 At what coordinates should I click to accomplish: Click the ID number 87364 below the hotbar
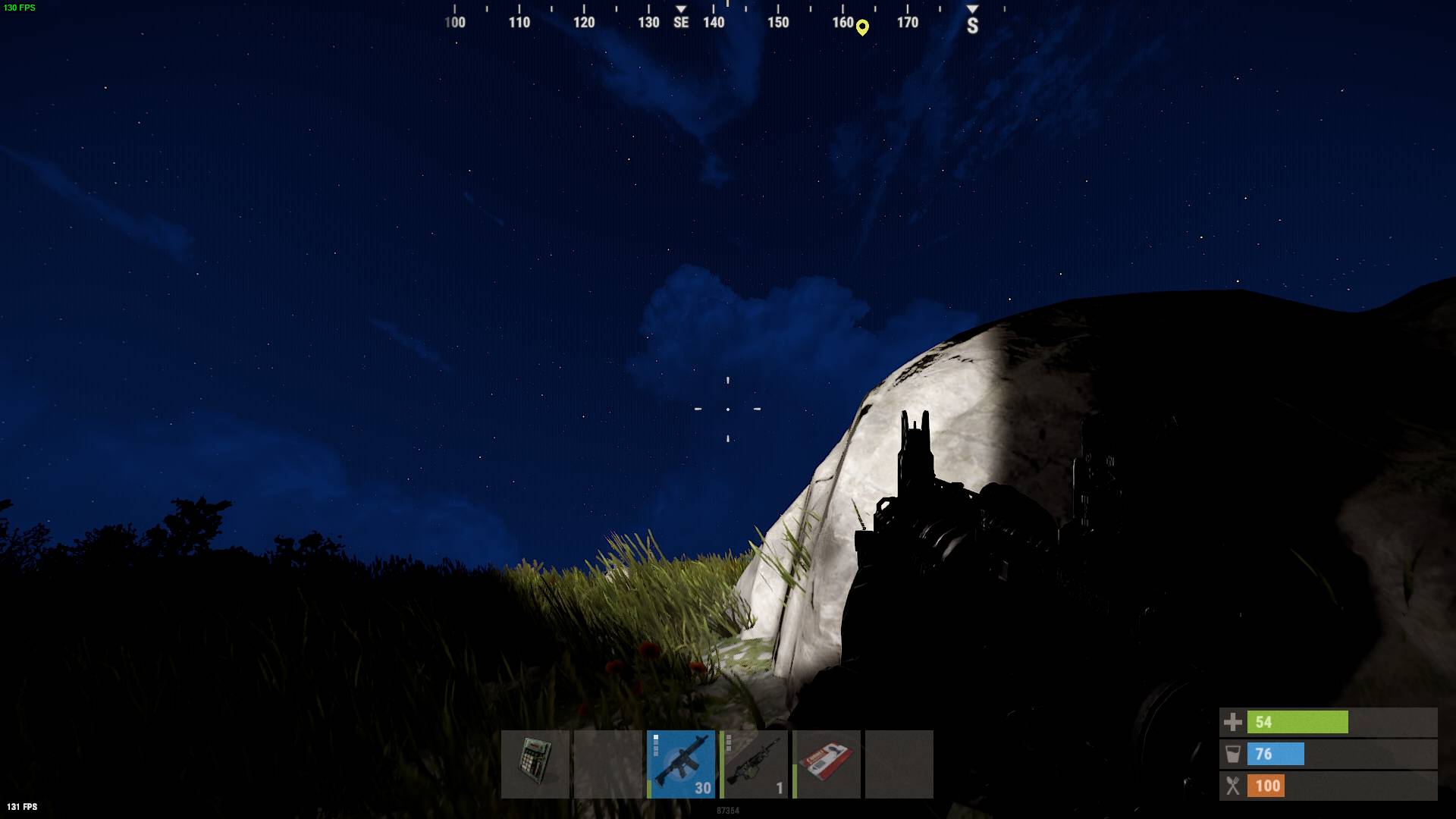click(x=727, y=811)
